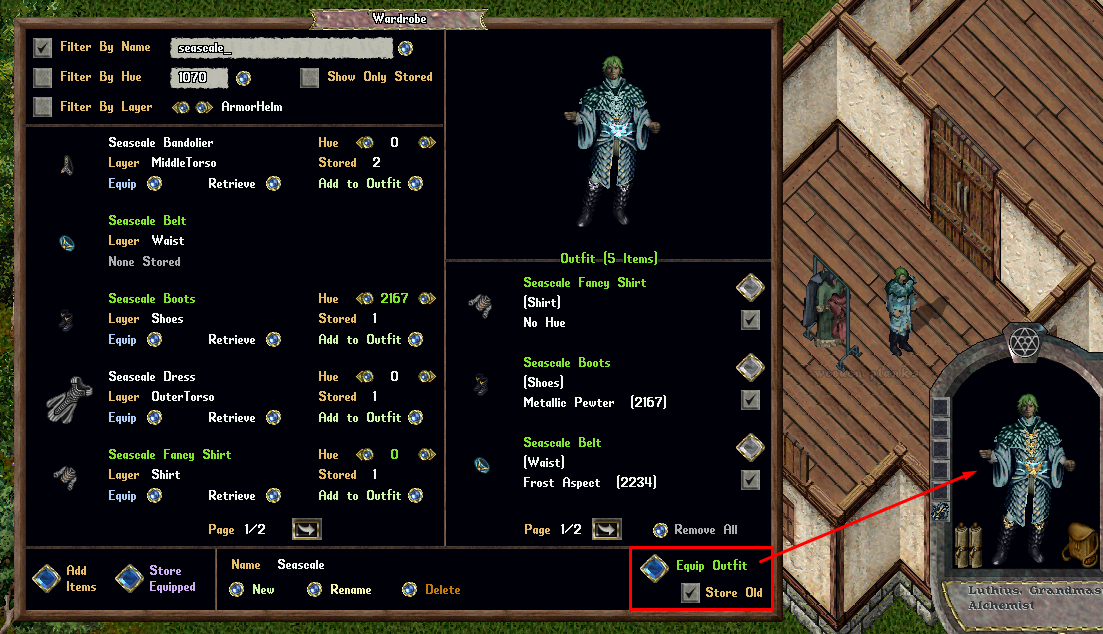Add the Seascale Dress to outfit
This screenshot has height=634, width=1103.
tap(415, 418)
